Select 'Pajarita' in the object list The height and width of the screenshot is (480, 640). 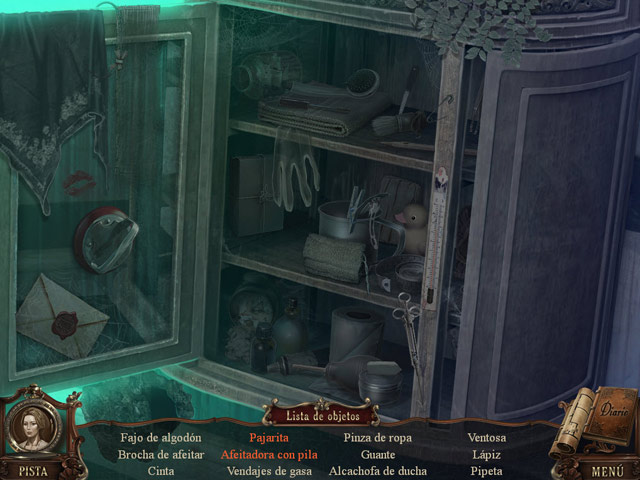[x=269, y=437]
